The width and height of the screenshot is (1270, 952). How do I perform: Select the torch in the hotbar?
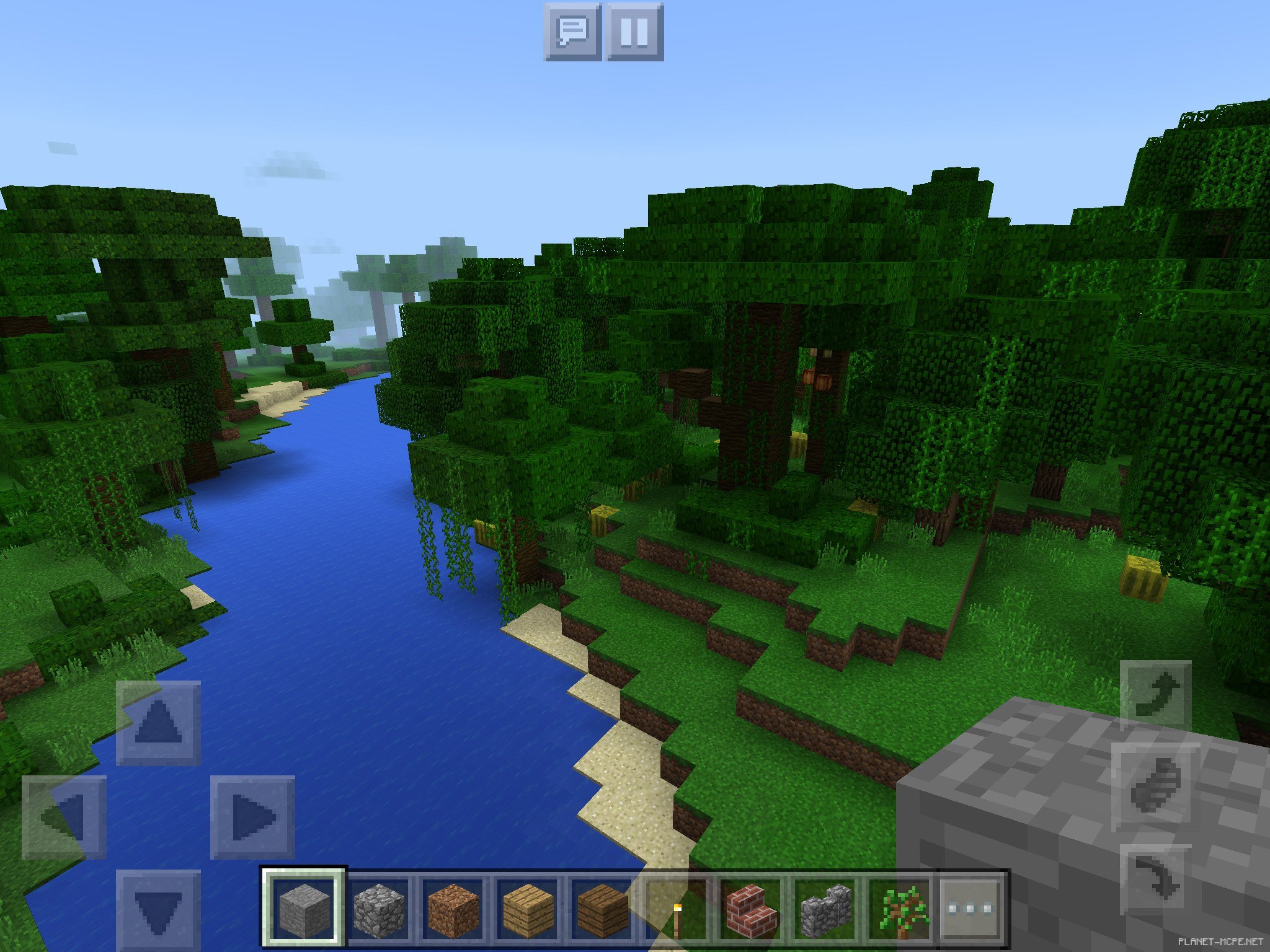[676, 909]
